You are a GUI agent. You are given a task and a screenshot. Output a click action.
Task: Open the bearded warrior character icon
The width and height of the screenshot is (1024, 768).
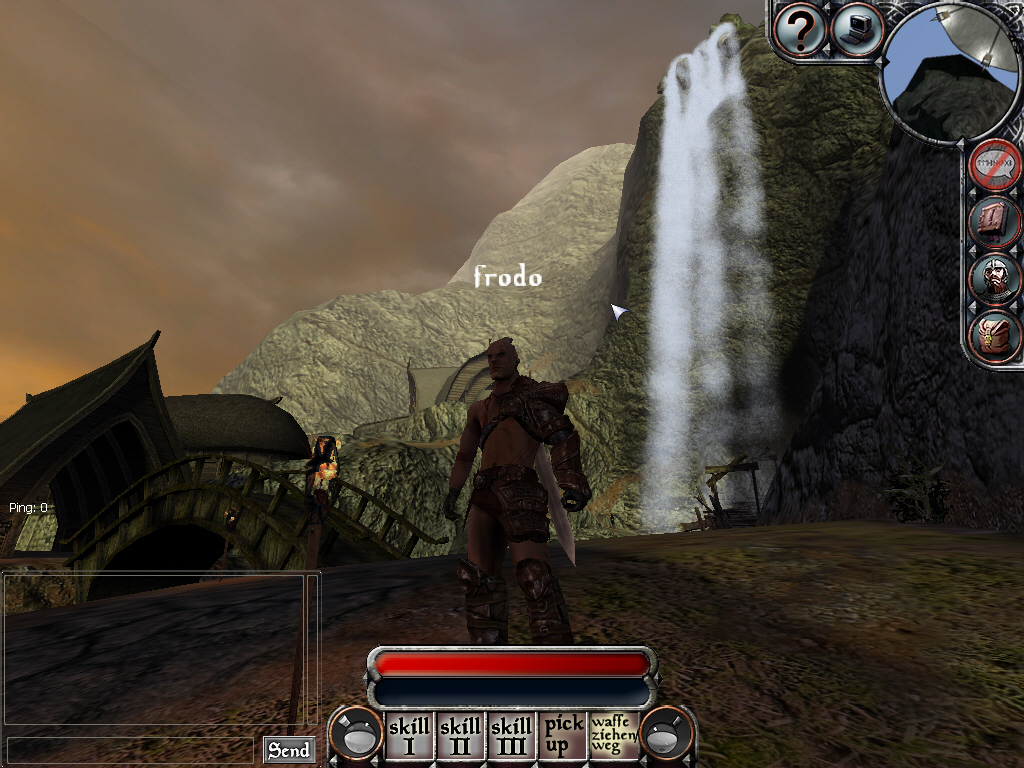pos(995,278)
